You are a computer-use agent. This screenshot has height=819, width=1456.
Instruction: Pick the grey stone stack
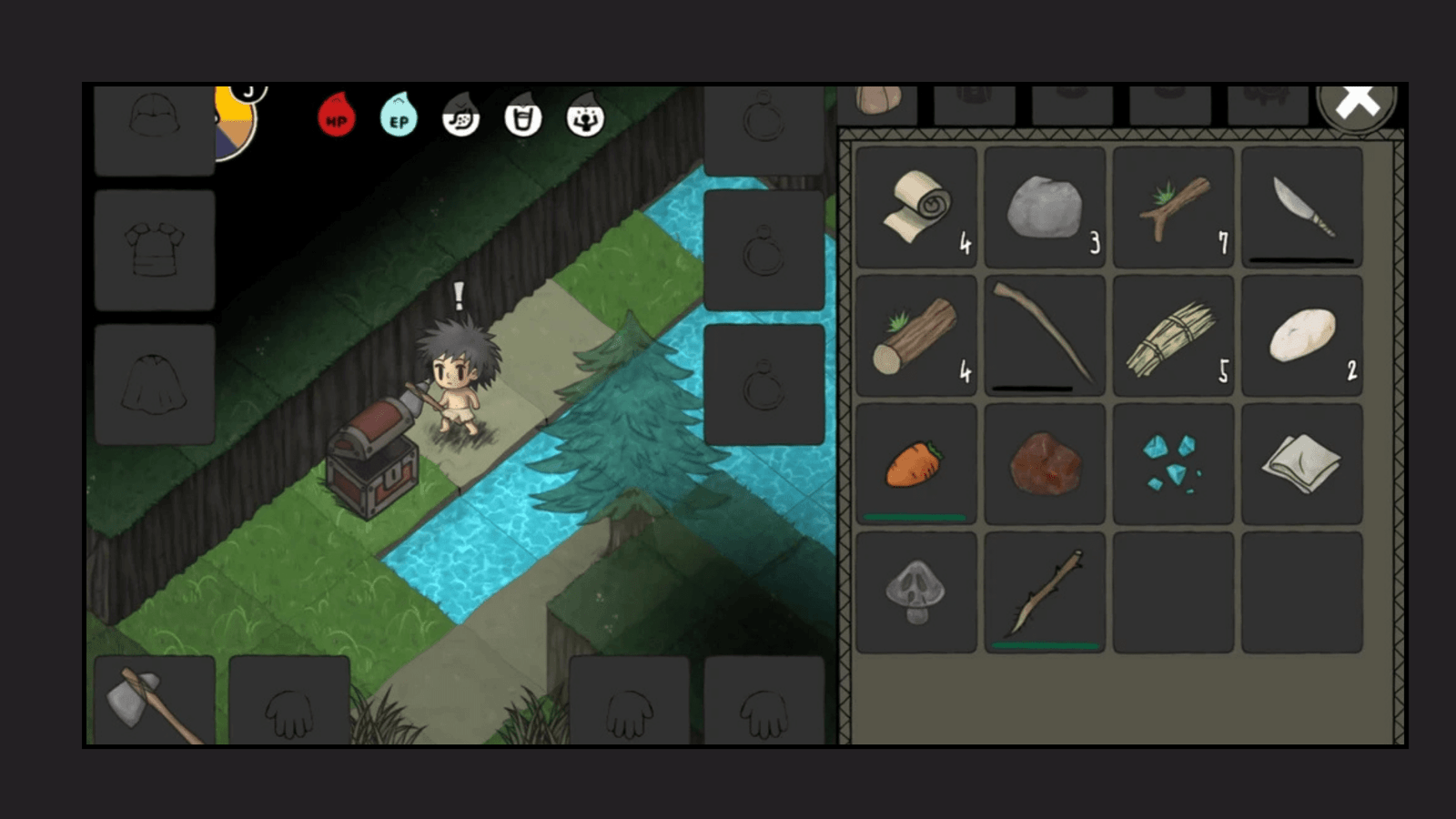click(1045, 207)
